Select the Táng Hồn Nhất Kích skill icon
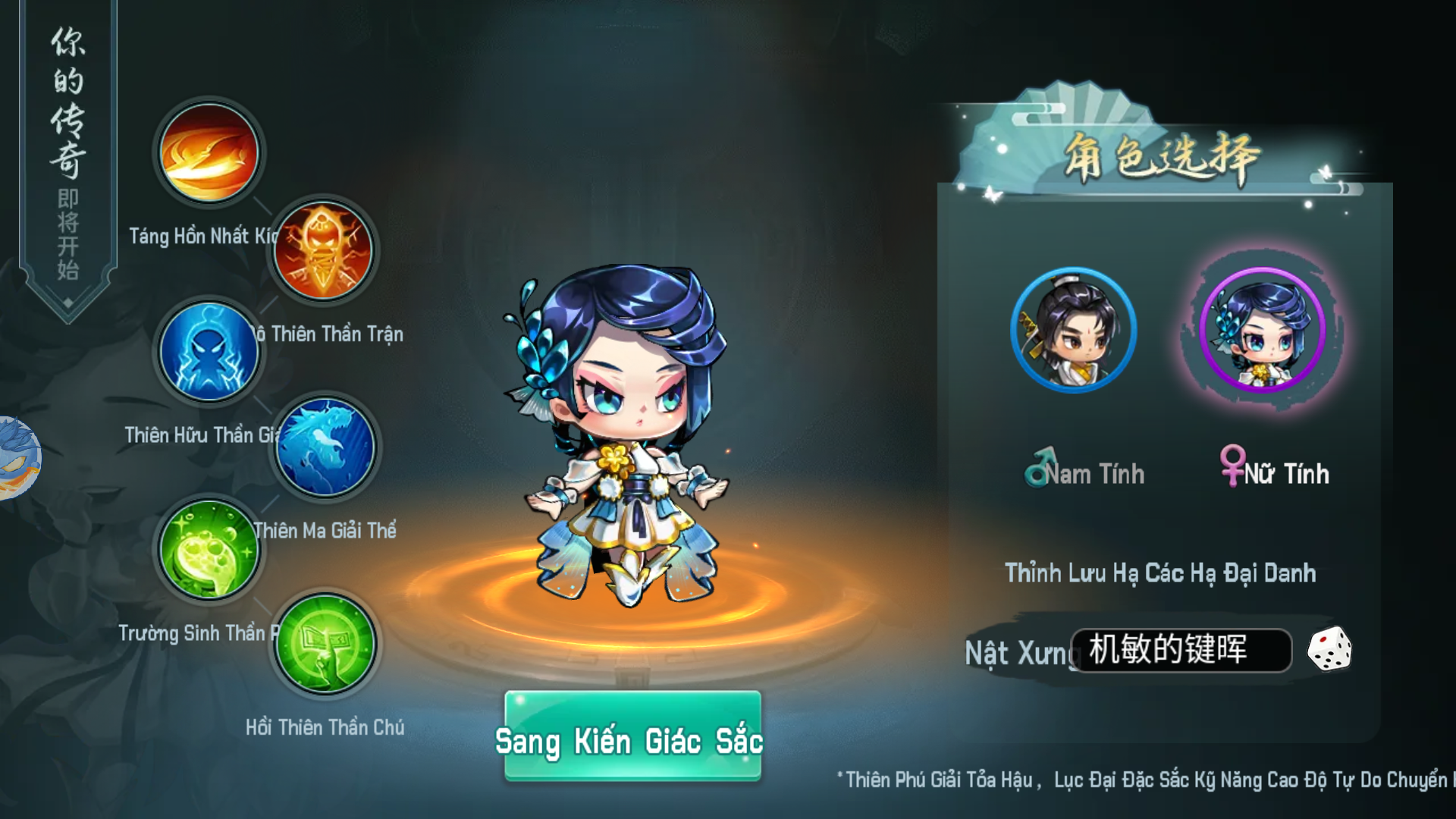 coord(207,154)
